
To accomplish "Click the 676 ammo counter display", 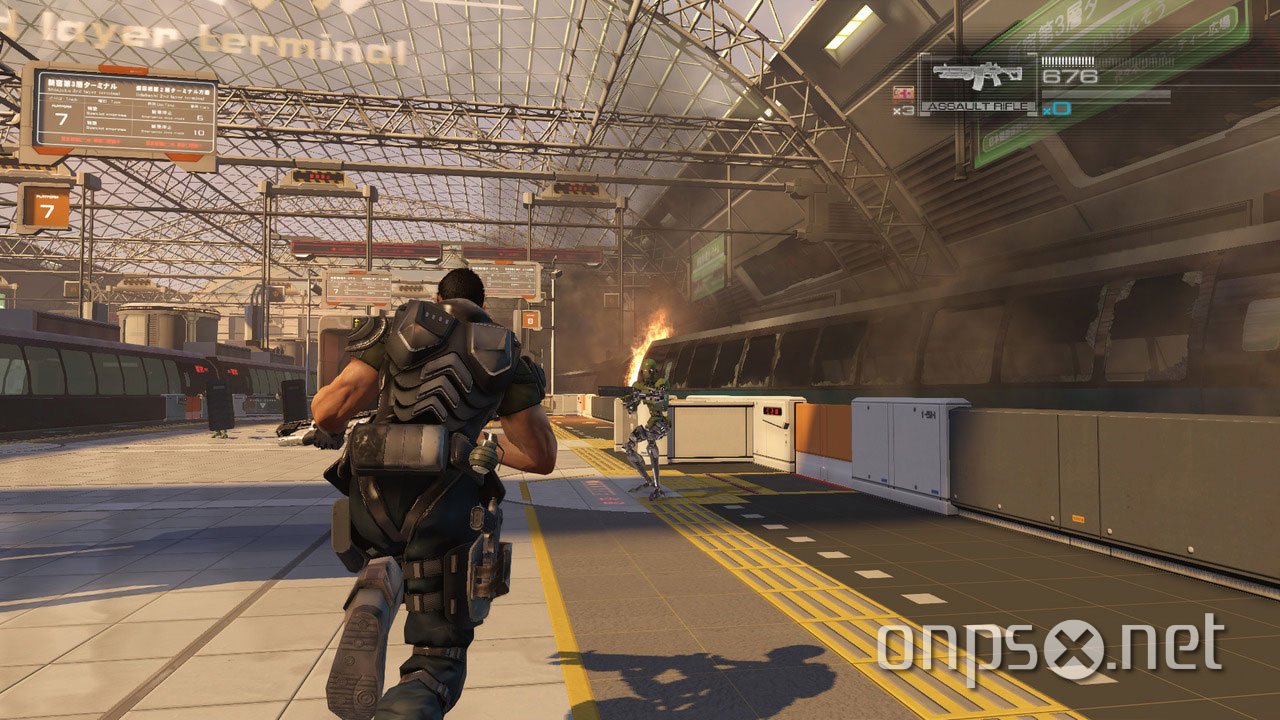I will pyautogui.click(x=1071, y=75).
